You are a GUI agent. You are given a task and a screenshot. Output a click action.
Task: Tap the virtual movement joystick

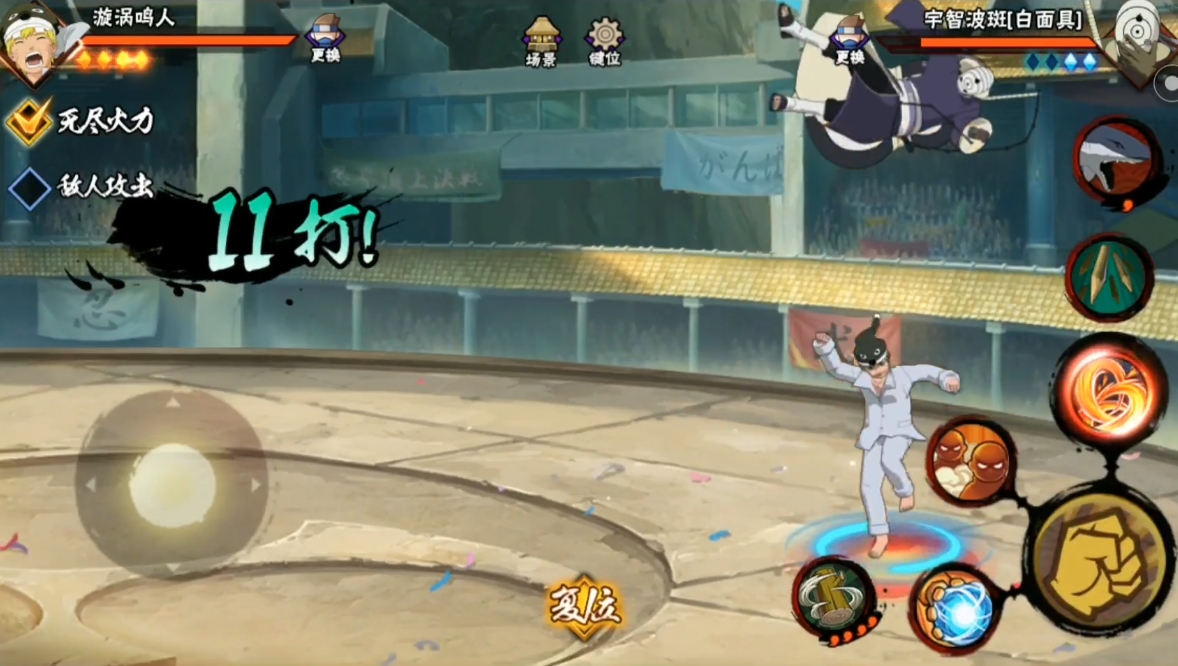172,485
